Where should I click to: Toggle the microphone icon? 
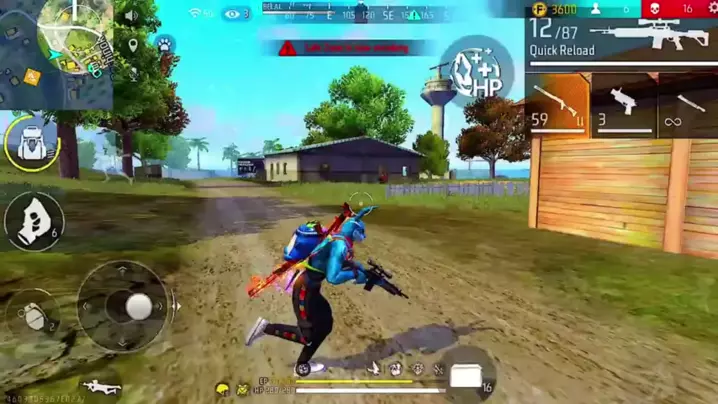click(x=133, y=73)
